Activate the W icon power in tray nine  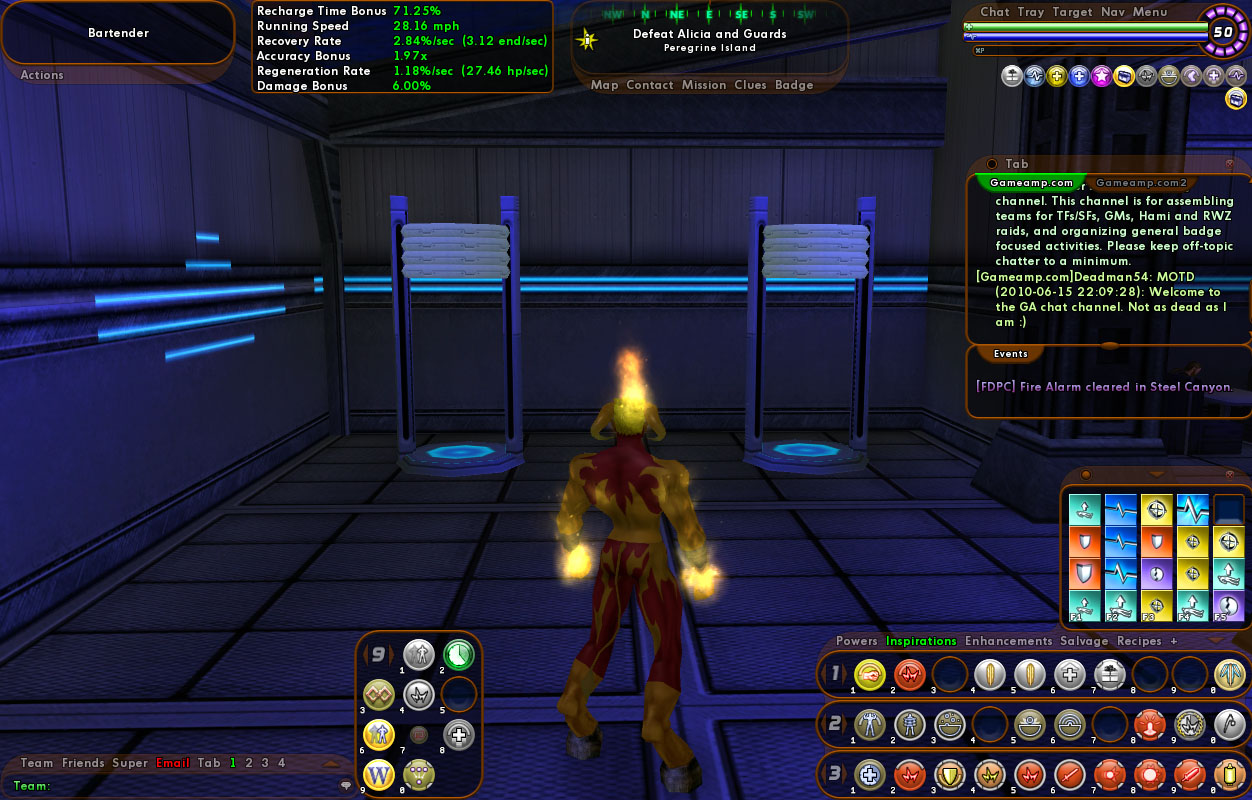[x=378, y=774]
